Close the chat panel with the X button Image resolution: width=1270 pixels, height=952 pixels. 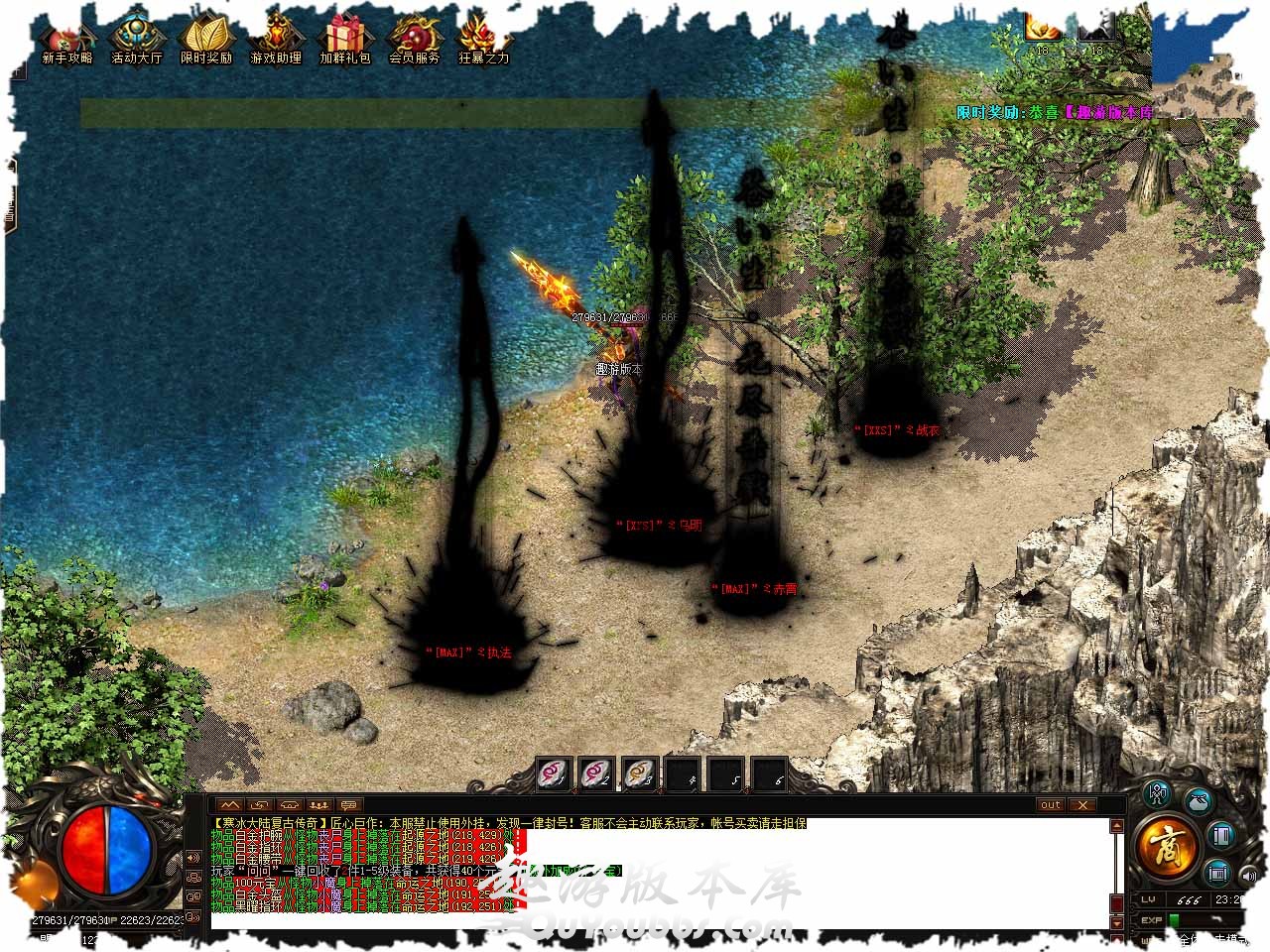tap(1082, 805)
